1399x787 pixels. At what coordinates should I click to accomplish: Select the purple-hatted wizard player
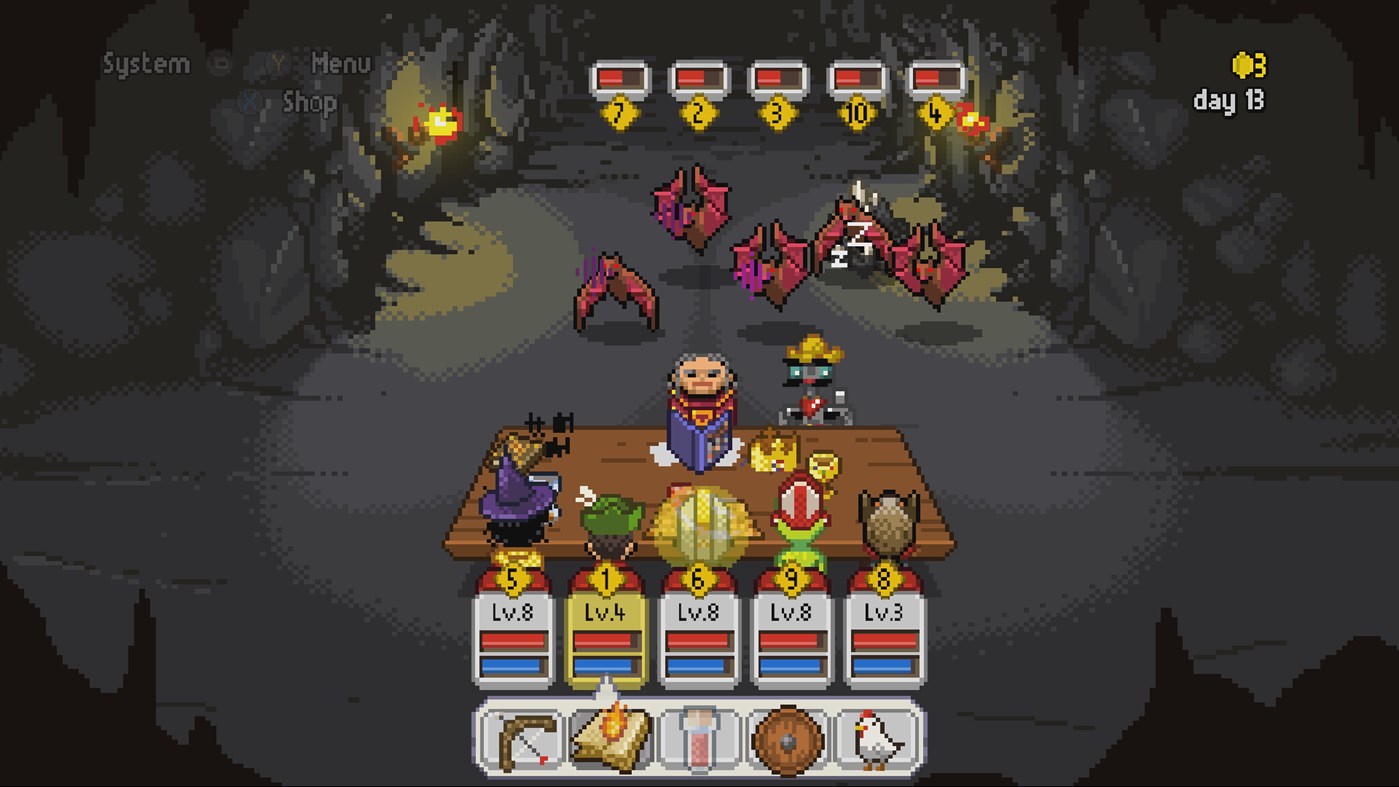point(513,510)
